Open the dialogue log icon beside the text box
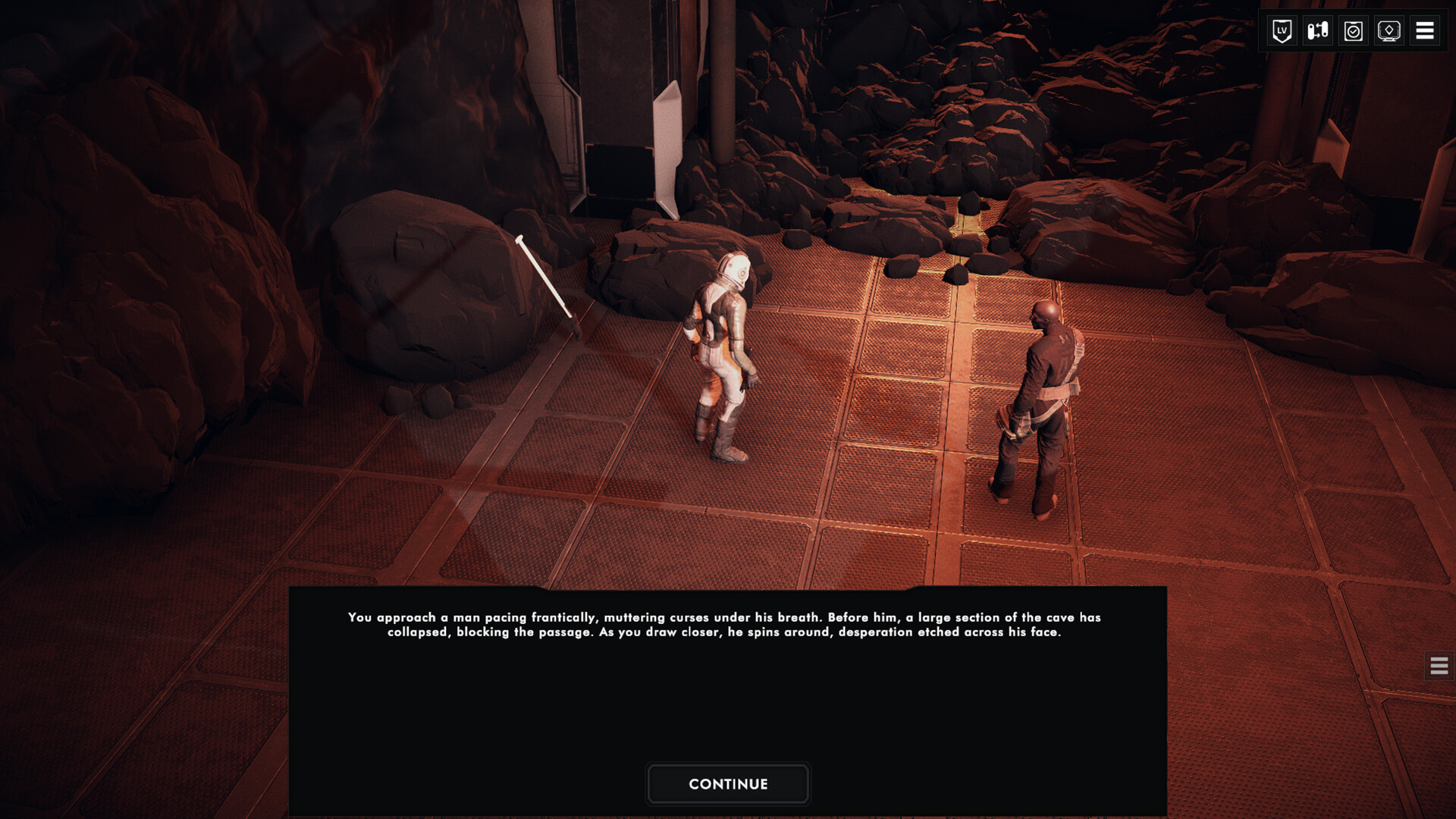This screenshot has height=819, width=1456. point(1438,667)
